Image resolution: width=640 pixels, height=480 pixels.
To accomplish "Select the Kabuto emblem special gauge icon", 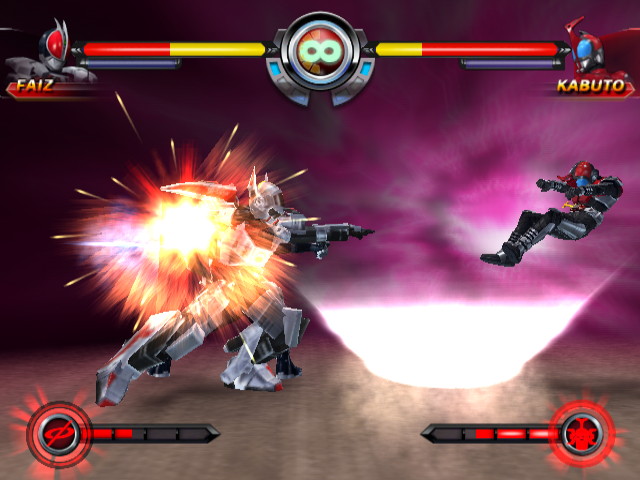I will tap(581, 433).
